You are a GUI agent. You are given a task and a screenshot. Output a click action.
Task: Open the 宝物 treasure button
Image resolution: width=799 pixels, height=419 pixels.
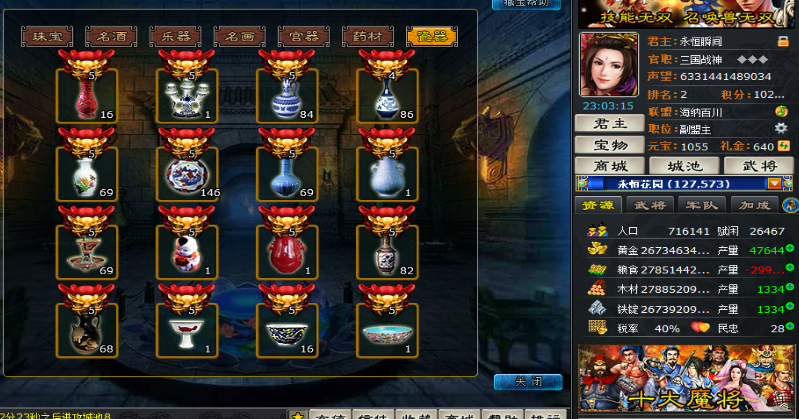609,146
